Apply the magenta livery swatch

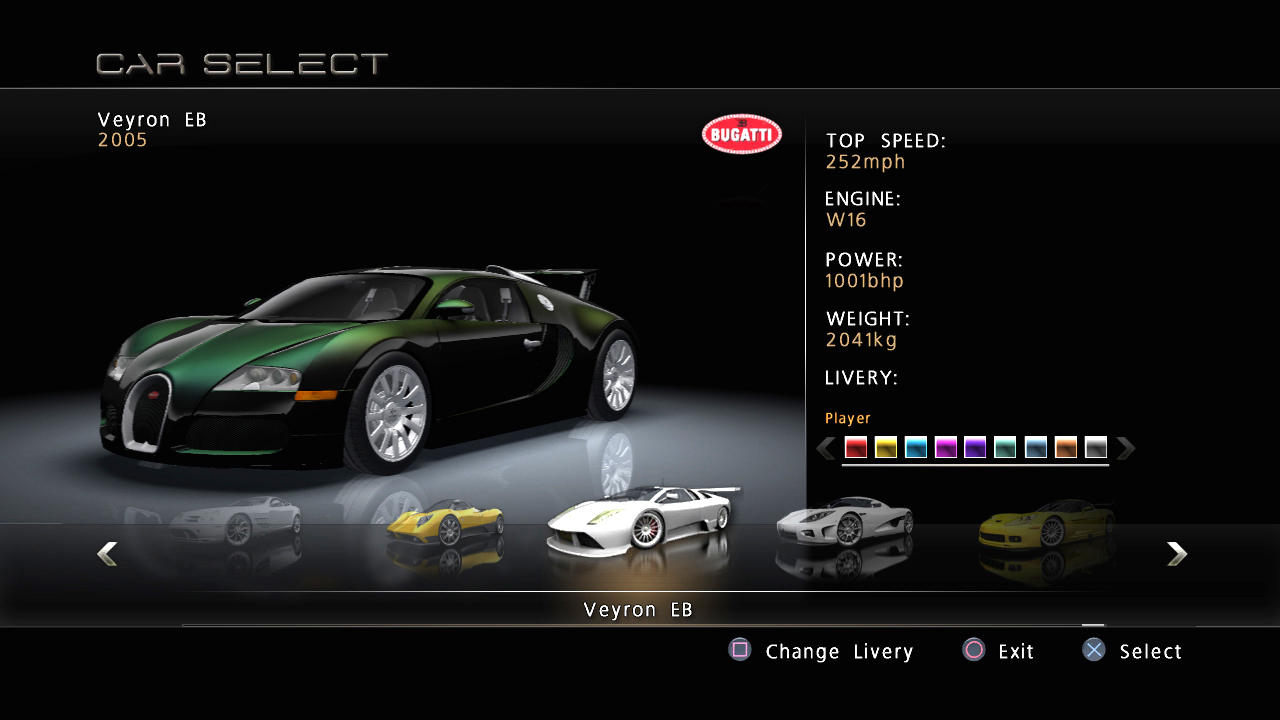(x=946, y=448)
